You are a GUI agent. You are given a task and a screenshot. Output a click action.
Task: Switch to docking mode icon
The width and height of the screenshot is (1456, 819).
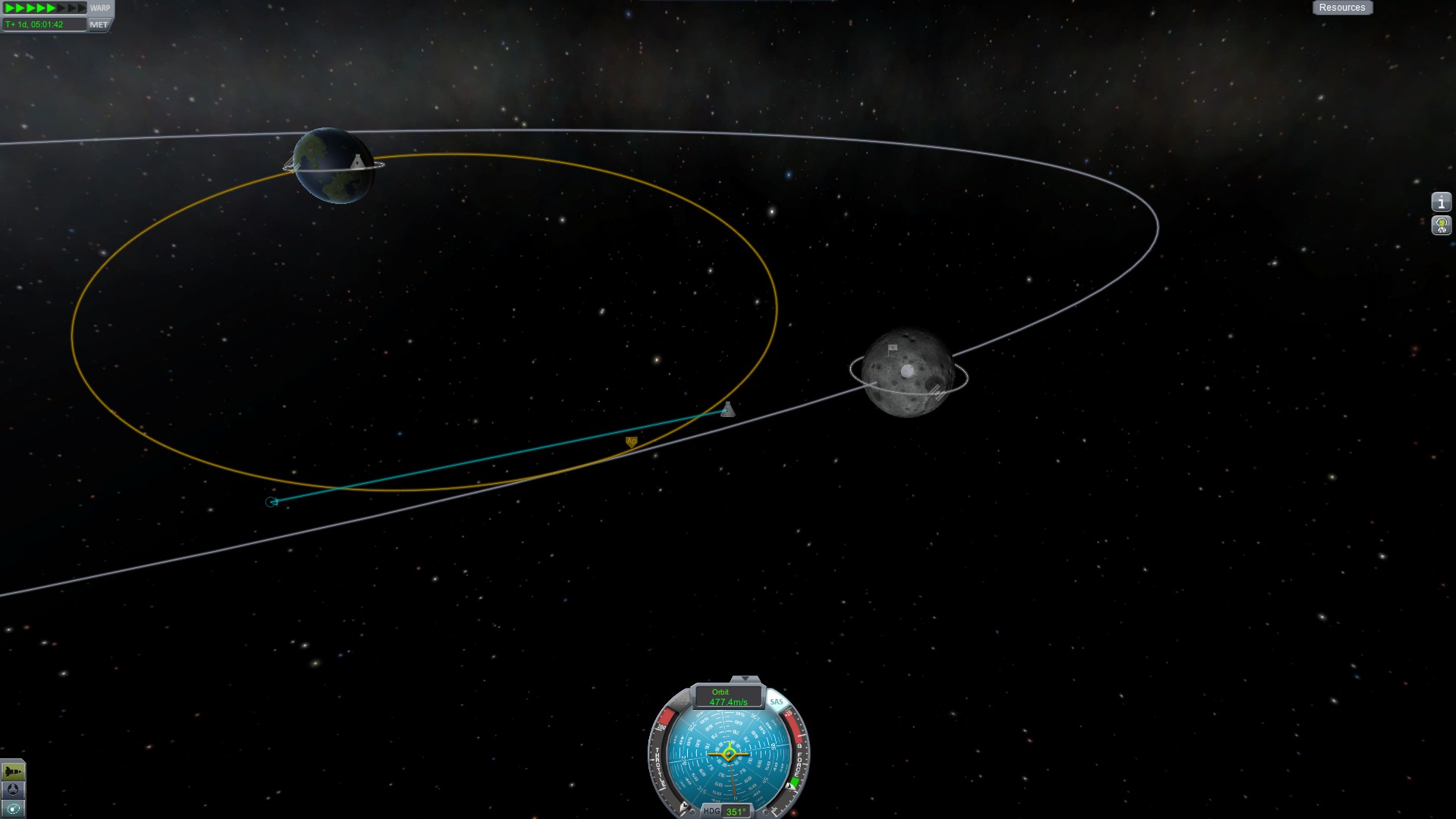[x=13, y=790]
